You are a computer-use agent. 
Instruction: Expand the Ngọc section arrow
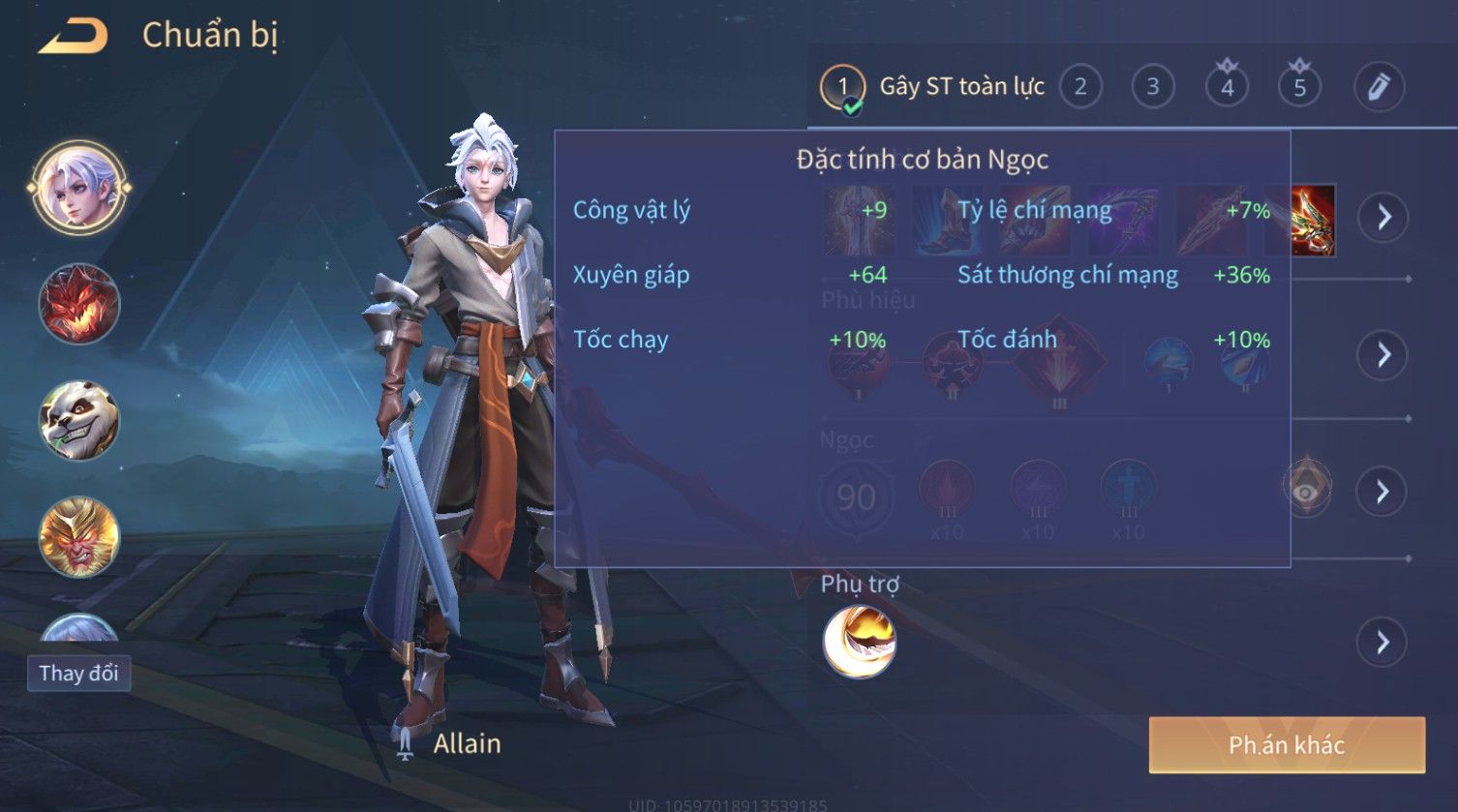[1382, 492]
